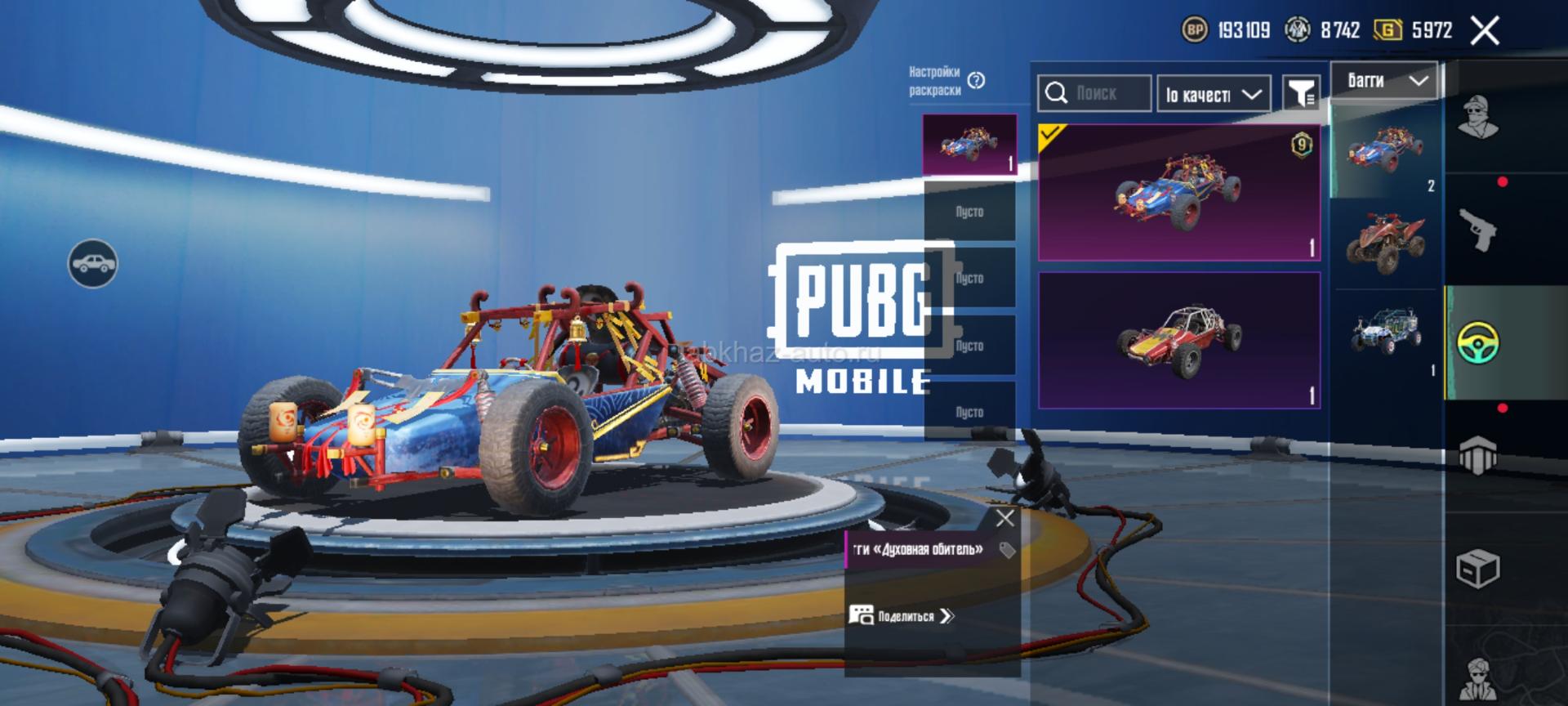Switch to the box items category
This screenshot has height=706, width=1568.
(1477, 568)
